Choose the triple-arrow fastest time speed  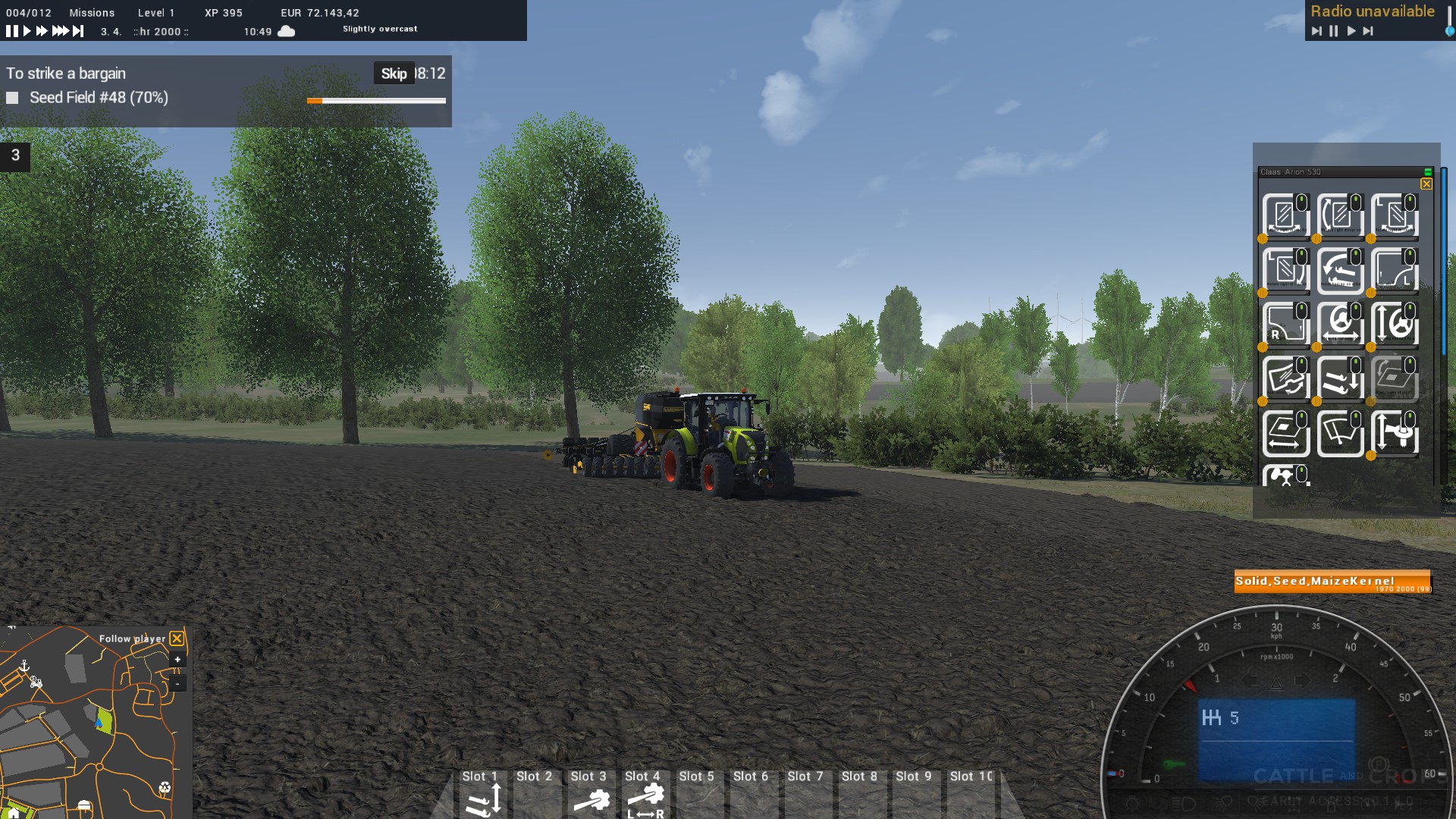click(x=60, y=31)
